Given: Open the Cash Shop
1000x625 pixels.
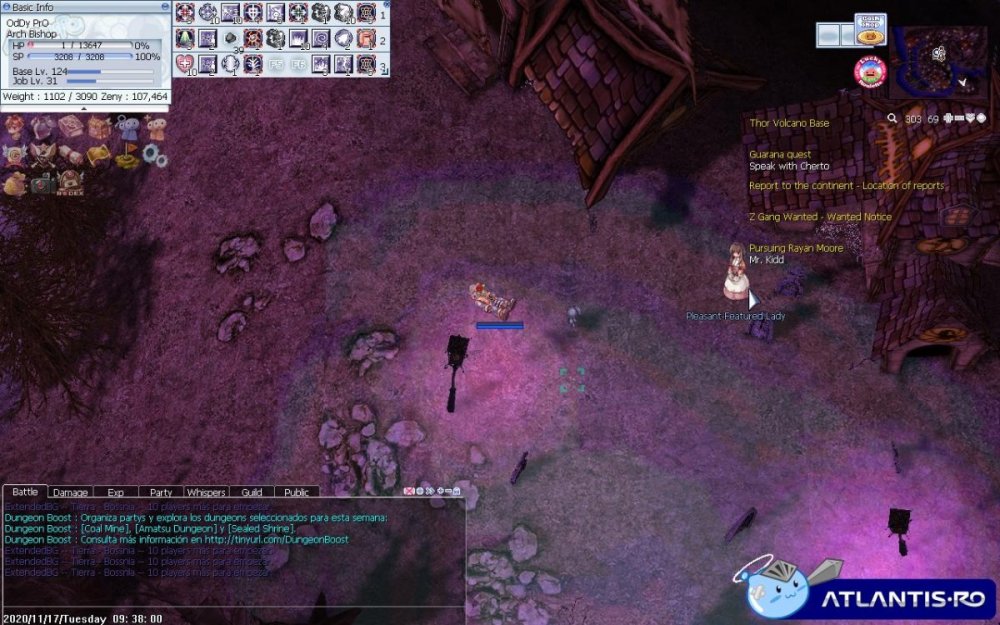Looking at the screenshot, I should (x=870, y=28).
